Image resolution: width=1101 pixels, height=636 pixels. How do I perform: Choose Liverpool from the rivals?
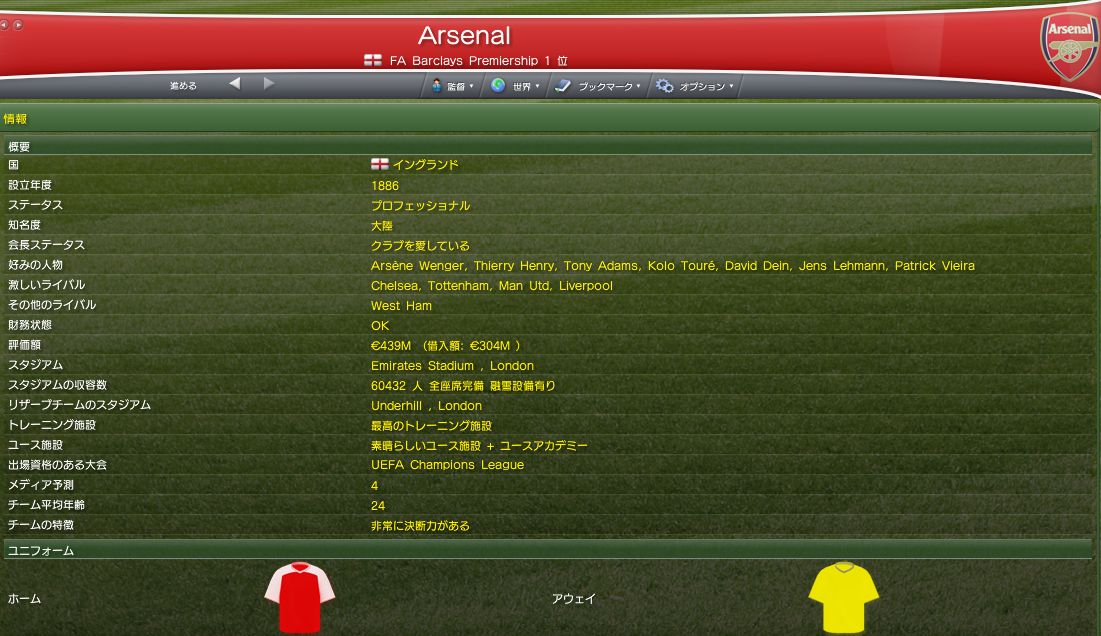click(x=586, y=286)
